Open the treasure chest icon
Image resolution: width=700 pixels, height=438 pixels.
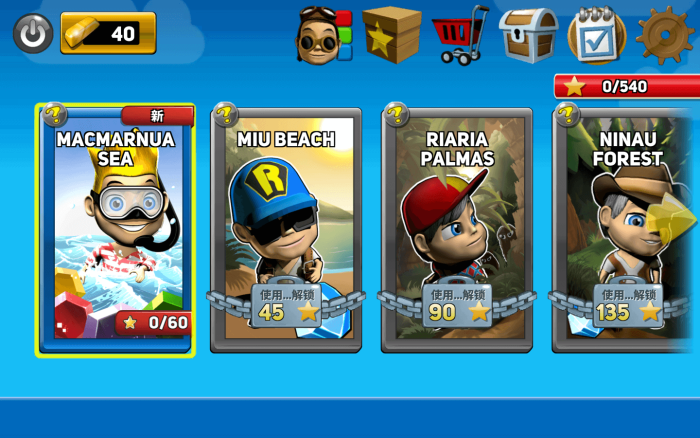pos(528,35)
